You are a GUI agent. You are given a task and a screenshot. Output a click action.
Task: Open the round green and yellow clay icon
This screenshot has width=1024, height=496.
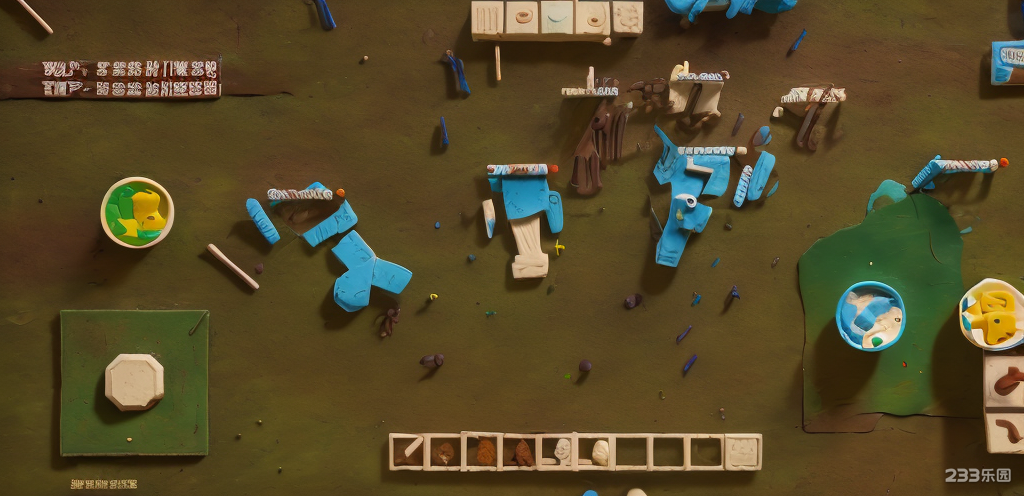pyautogui.click(x=137, y=212)
